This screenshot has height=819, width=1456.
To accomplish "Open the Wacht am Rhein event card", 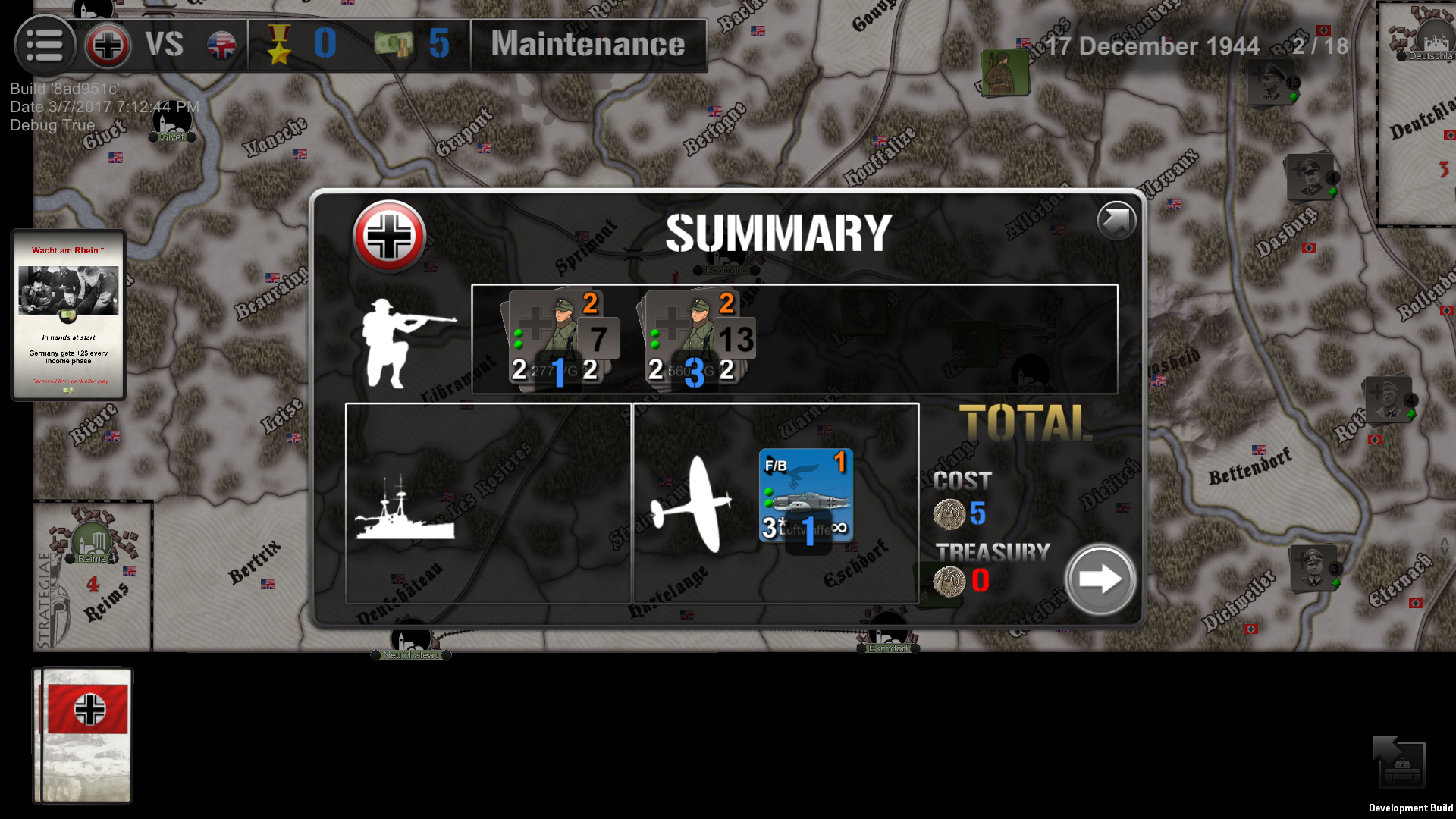I will [67, 315].
